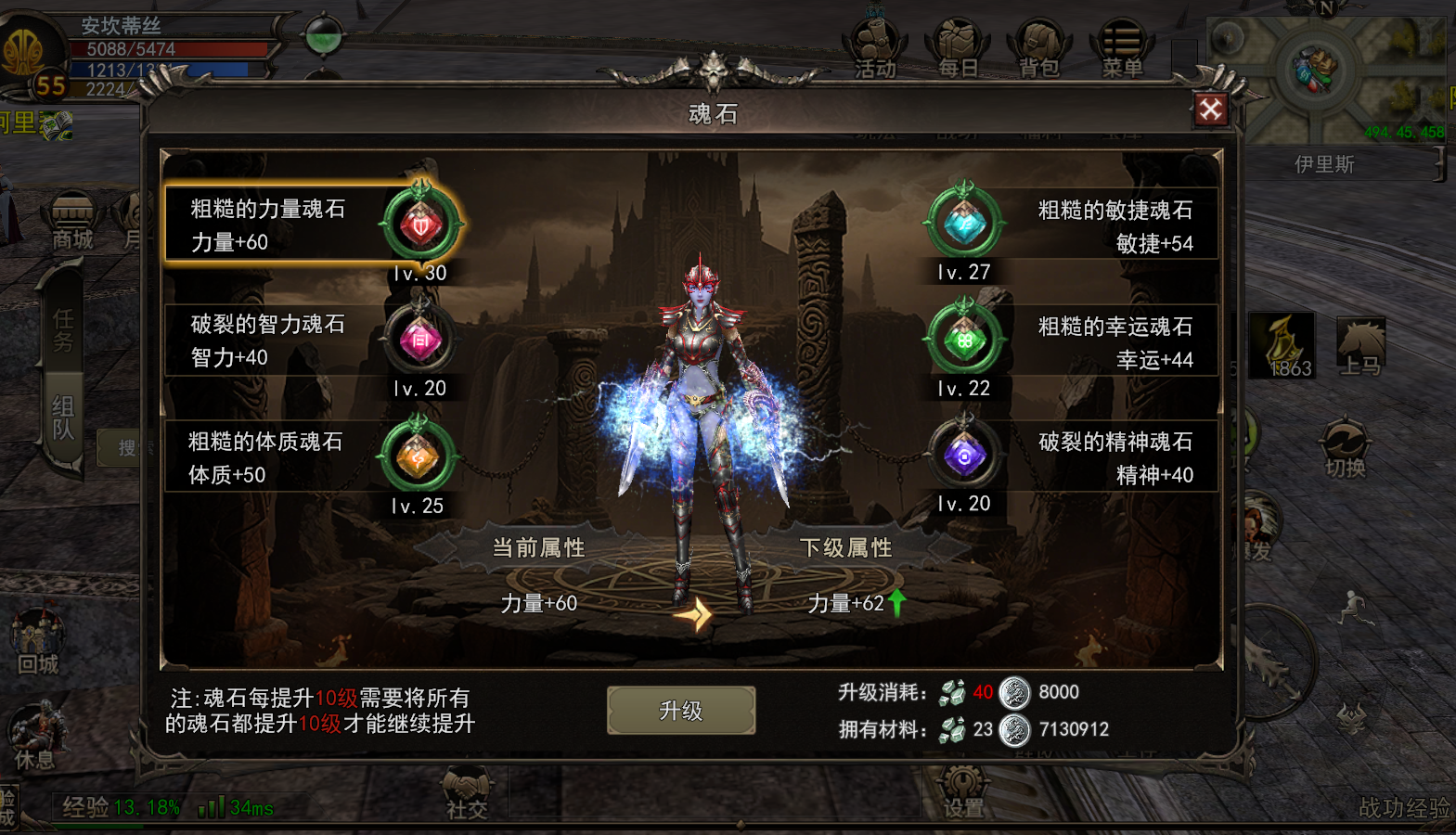The height and width of the screenshot is (835, 1456).
Task: Open the 背包 backpack
Action: click(x=1039, y=49)
